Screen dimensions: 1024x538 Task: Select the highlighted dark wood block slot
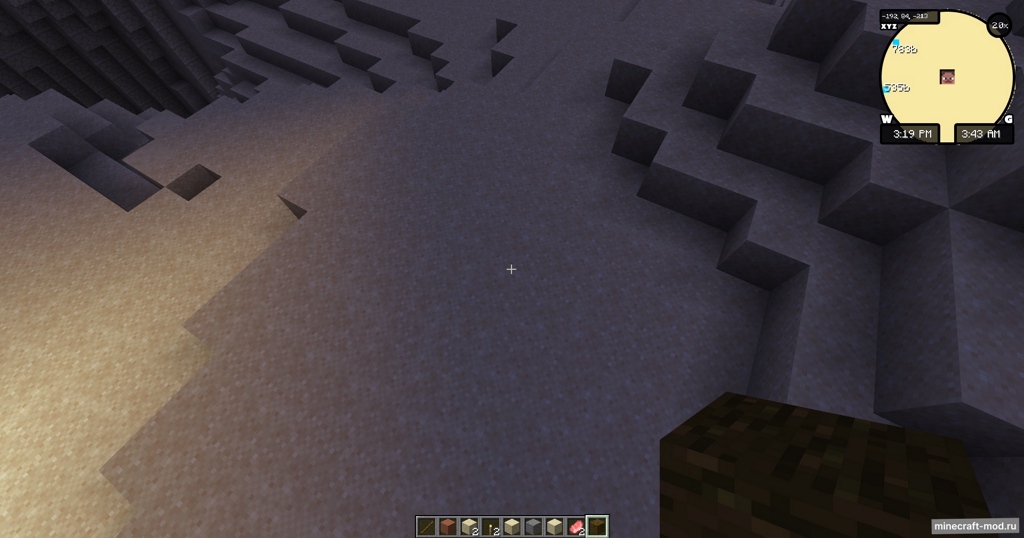597,526
